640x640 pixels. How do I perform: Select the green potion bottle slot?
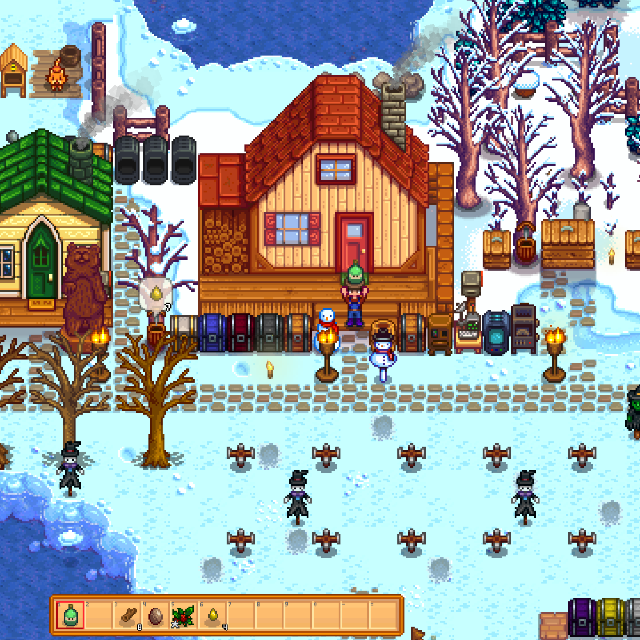click(x=71, y=615)
